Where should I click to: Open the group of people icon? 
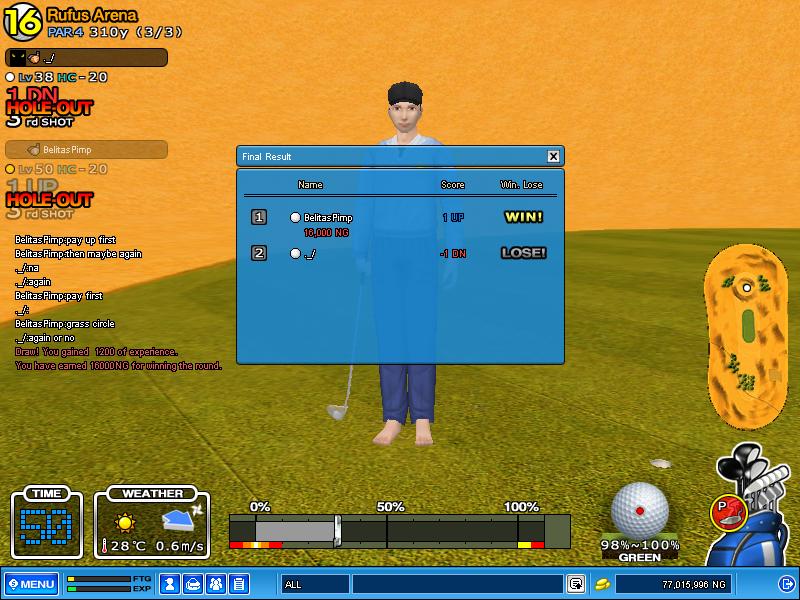click(x=215, y=584)
